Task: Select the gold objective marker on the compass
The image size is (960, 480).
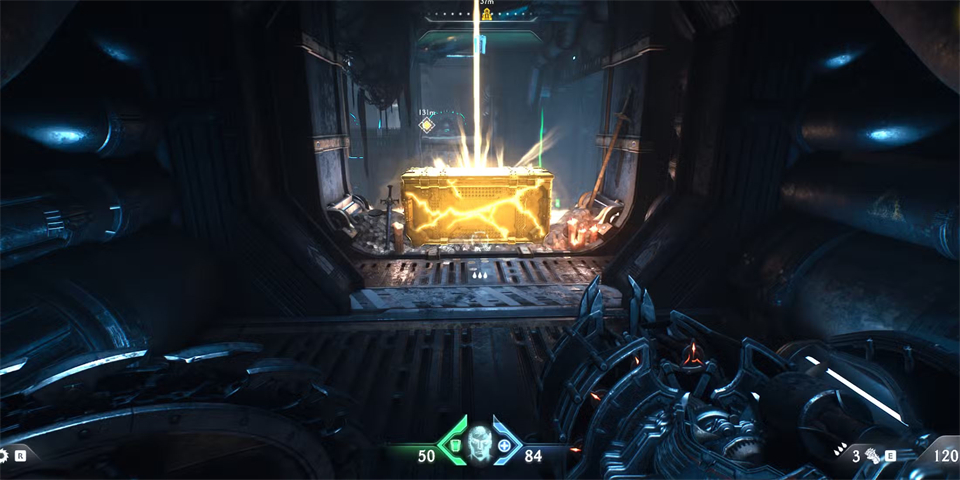Action: click(488, 17)
